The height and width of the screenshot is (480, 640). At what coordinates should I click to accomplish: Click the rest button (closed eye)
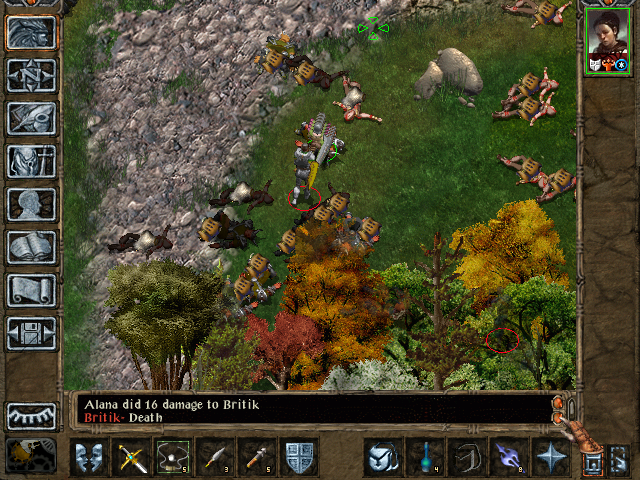click(31, 415)
